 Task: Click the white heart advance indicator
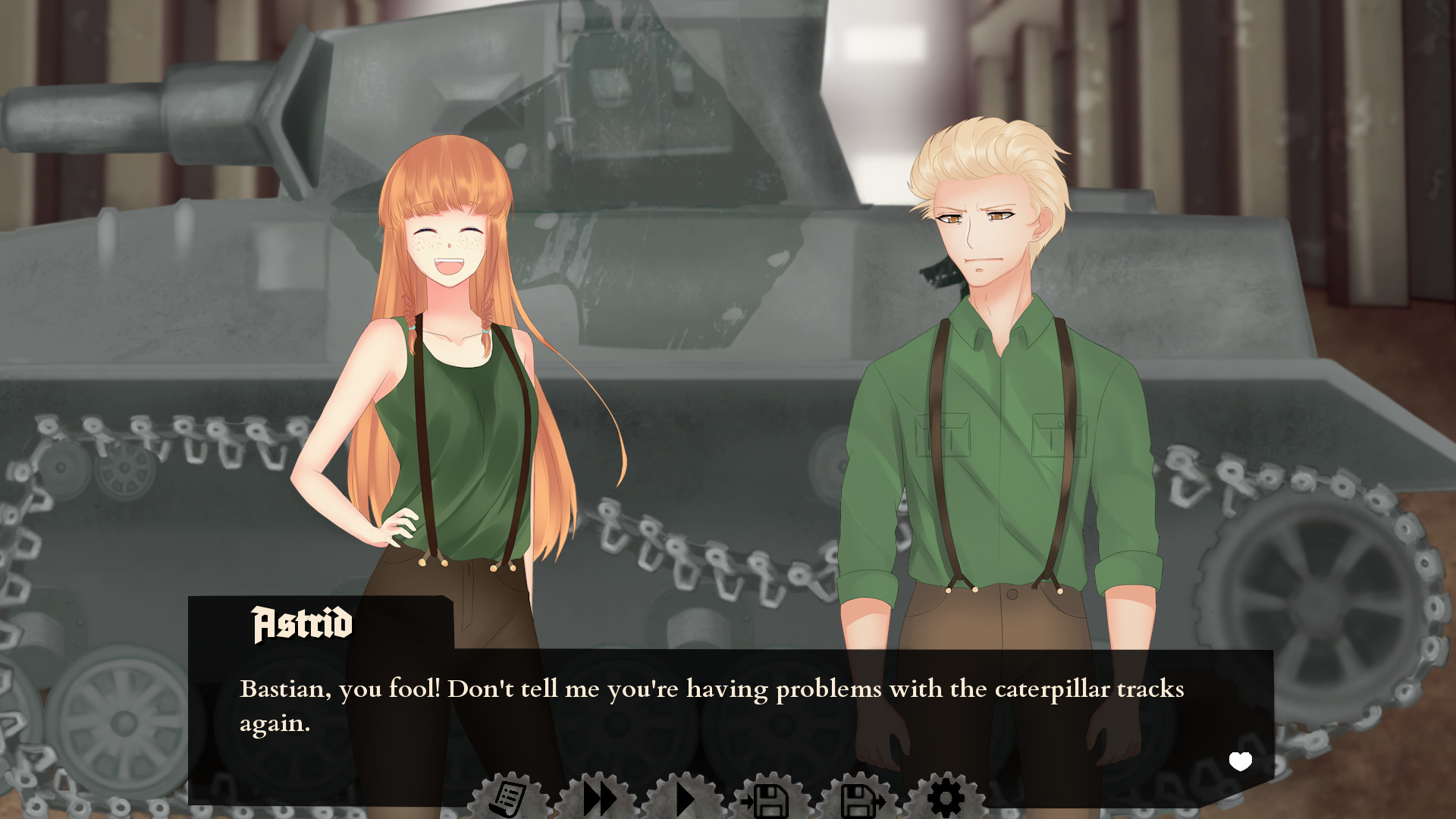pyautogui.click(x=1241, y=761)
